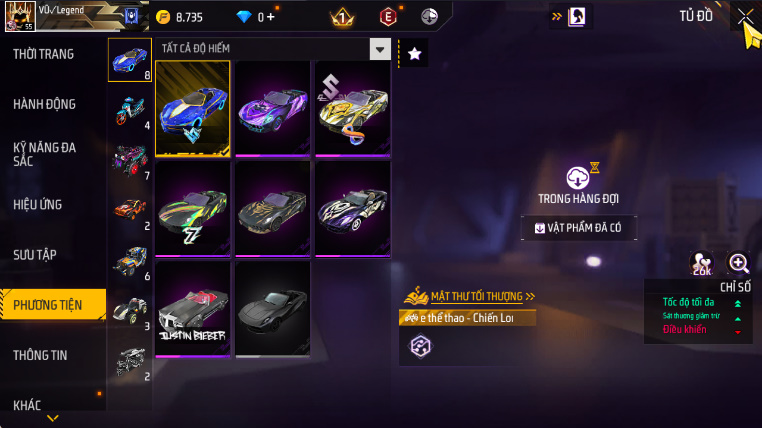Select the blue sports car skin
The height and width of the screenshot is (428, 762).
pyautogui.click(x=193, y=107)
